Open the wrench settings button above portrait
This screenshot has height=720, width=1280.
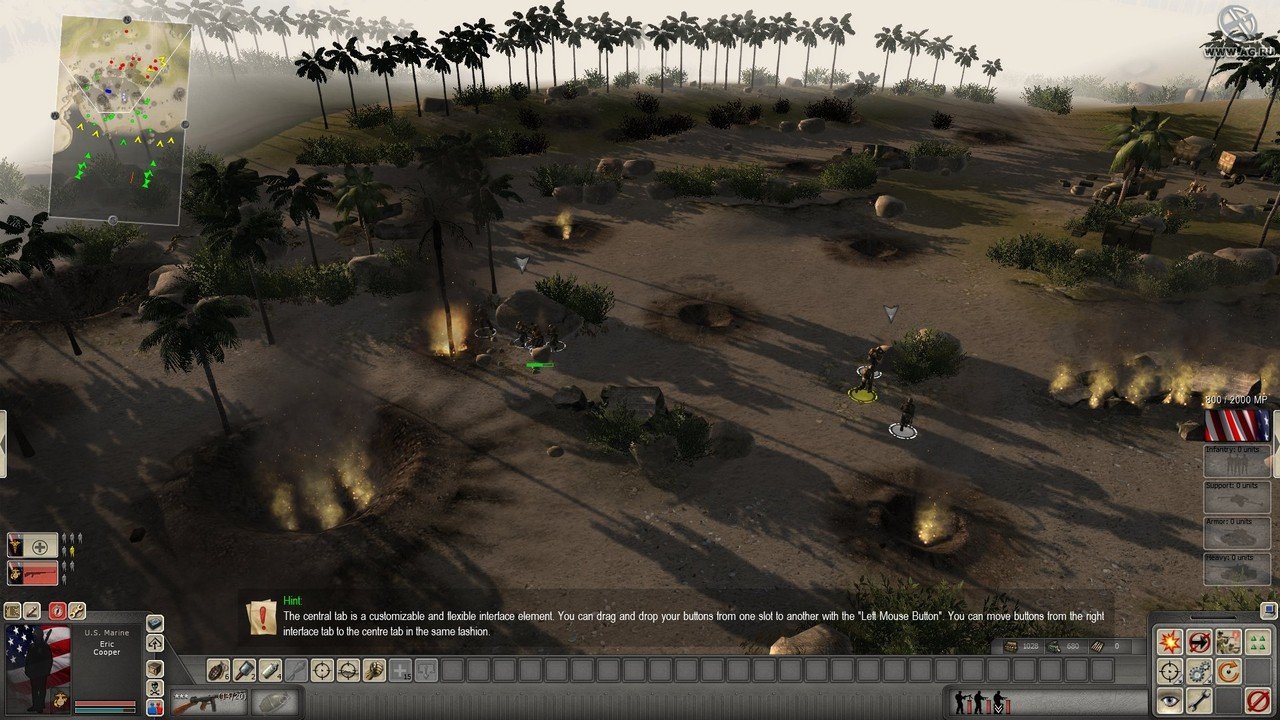(x=76, y=611)
